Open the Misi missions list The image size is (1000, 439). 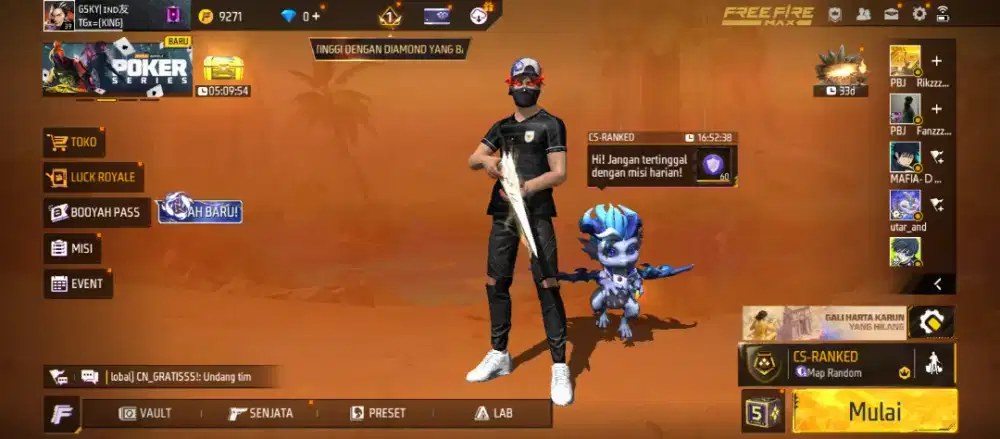(72, 248)
